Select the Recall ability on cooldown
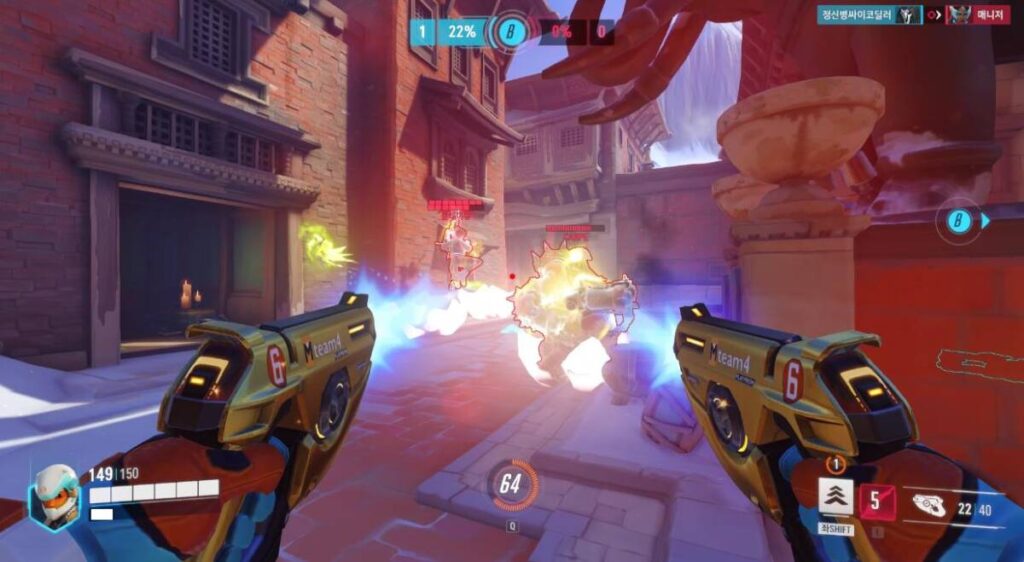The height and width of the screenshot is (562, 1024). pyautogui.click(x=876, y=500)
